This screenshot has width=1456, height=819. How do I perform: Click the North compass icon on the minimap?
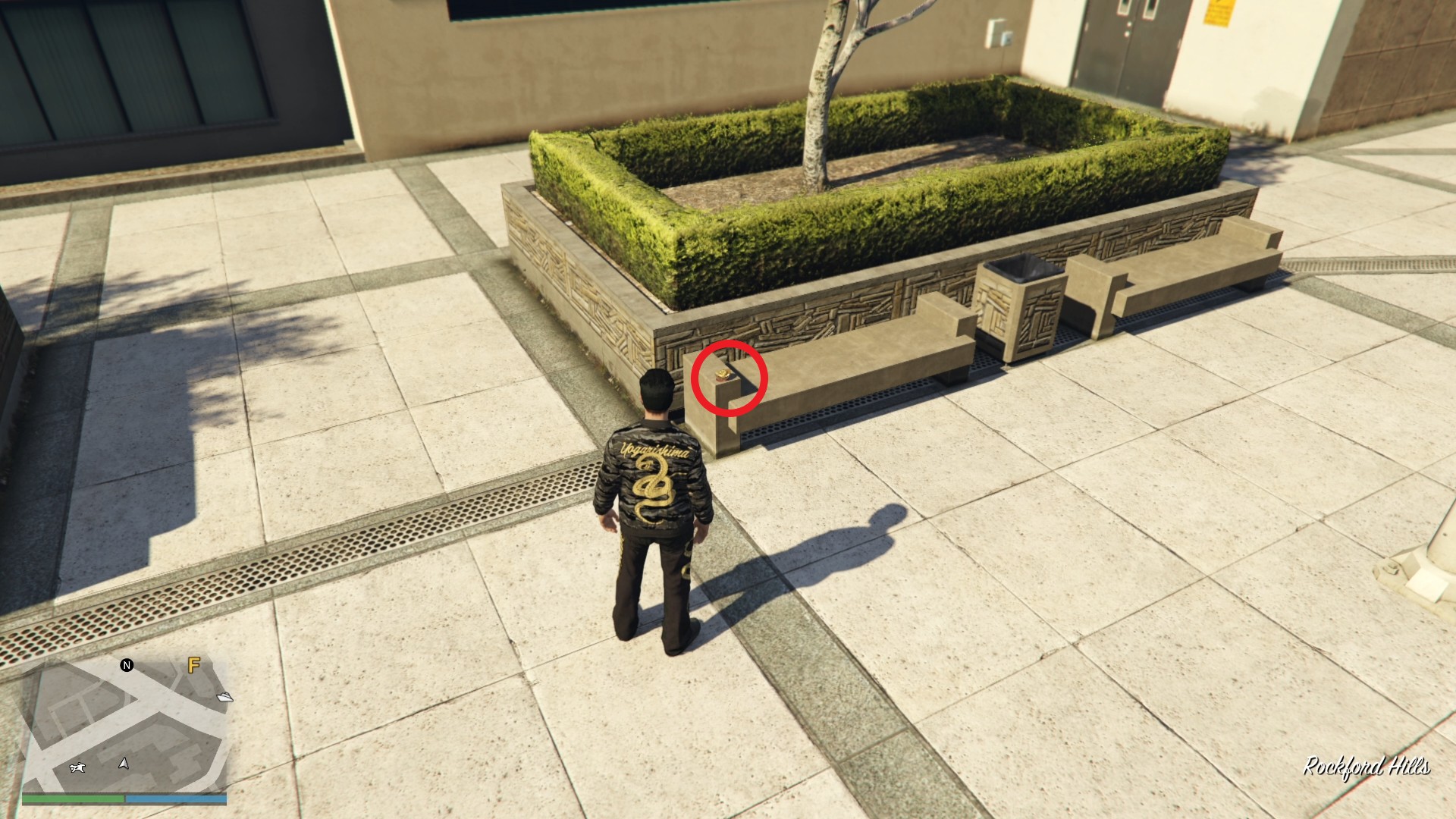pos(127,666)
